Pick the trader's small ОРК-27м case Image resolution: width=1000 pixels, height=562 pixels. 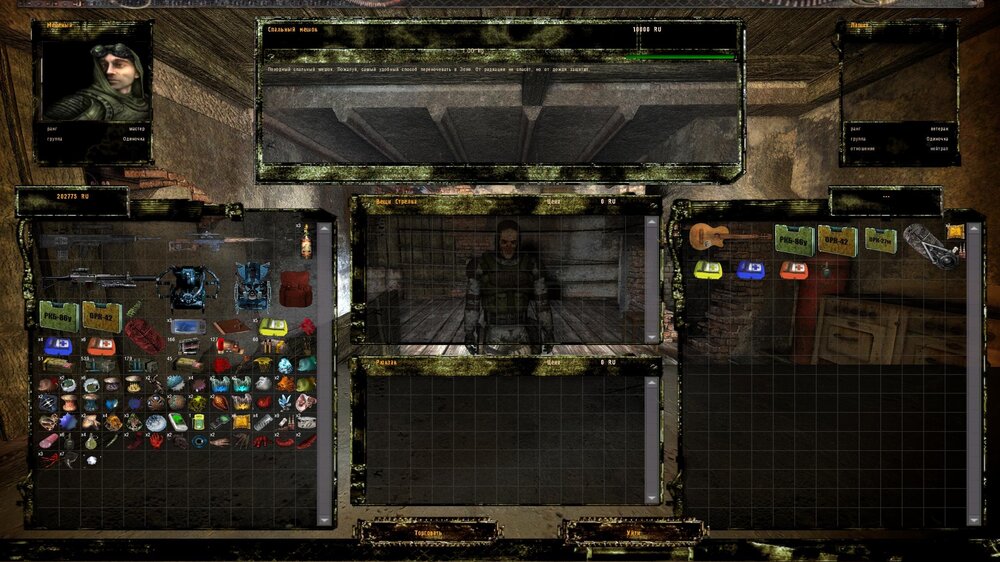[881, 240]
